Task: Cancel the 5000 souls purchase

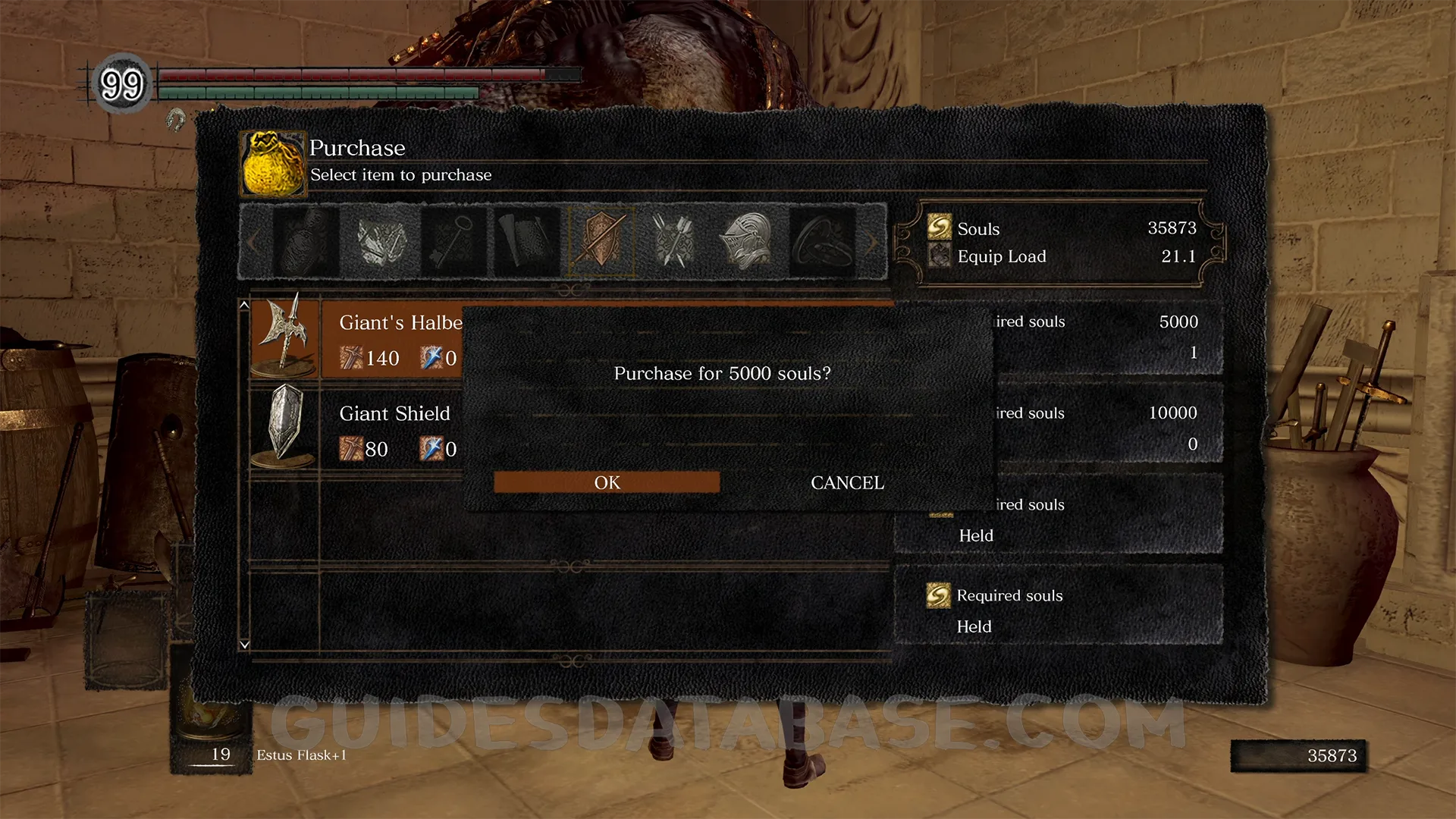Action: coord(847,482)
